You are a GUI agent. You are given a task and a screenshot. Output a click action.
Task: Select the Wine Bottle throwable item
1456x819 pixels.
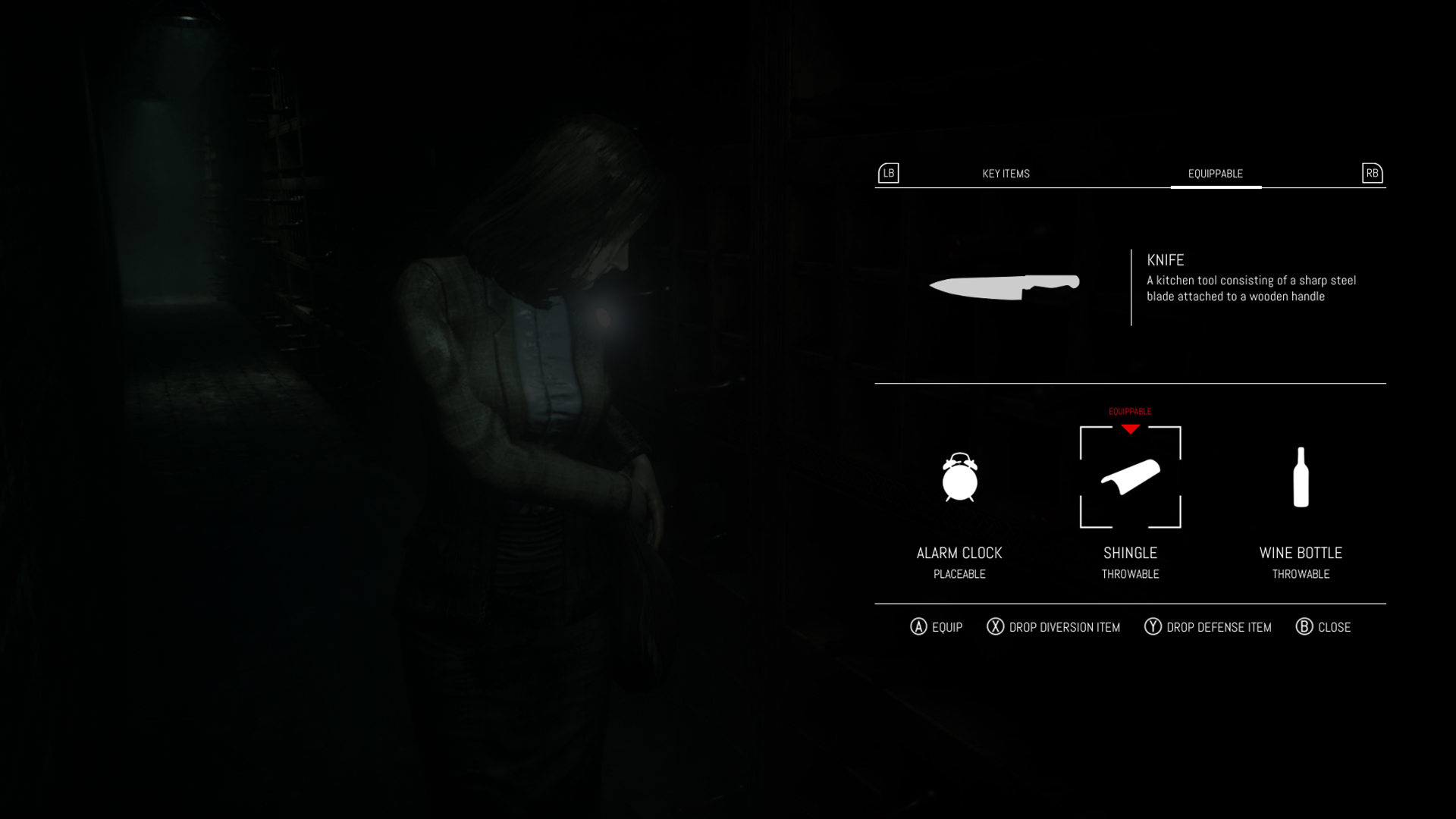1301,478
